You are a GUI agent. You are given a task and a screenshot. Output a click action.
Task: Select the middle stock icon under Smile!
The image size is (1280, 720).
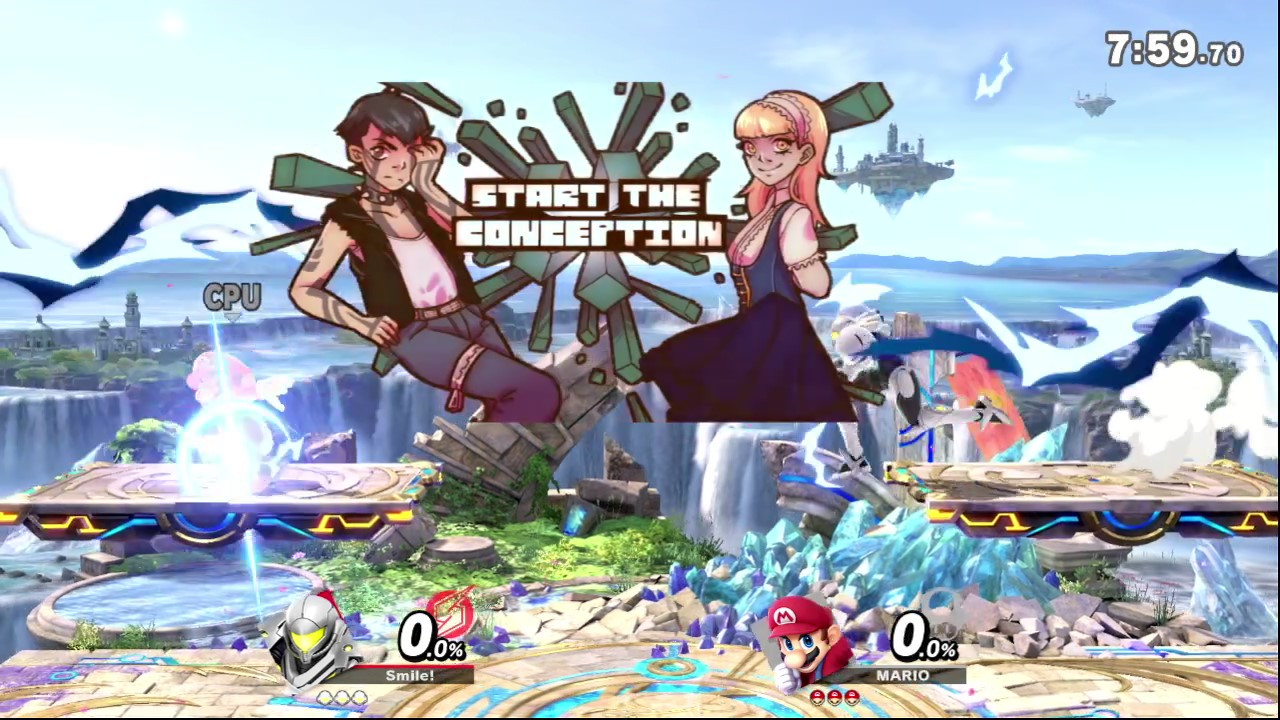tap(344, 697)
